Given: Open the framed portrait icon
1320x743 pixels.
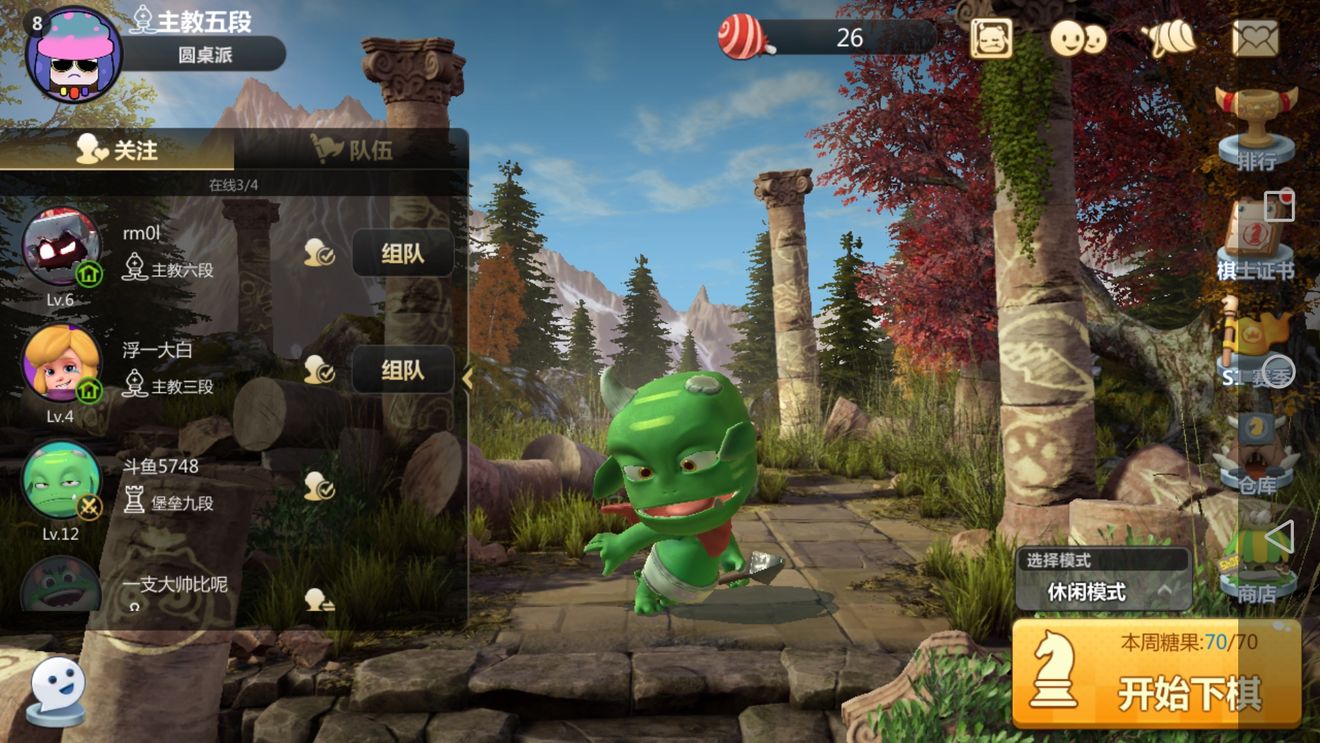Looking at the screenshot, I should (x=991, y=39).
